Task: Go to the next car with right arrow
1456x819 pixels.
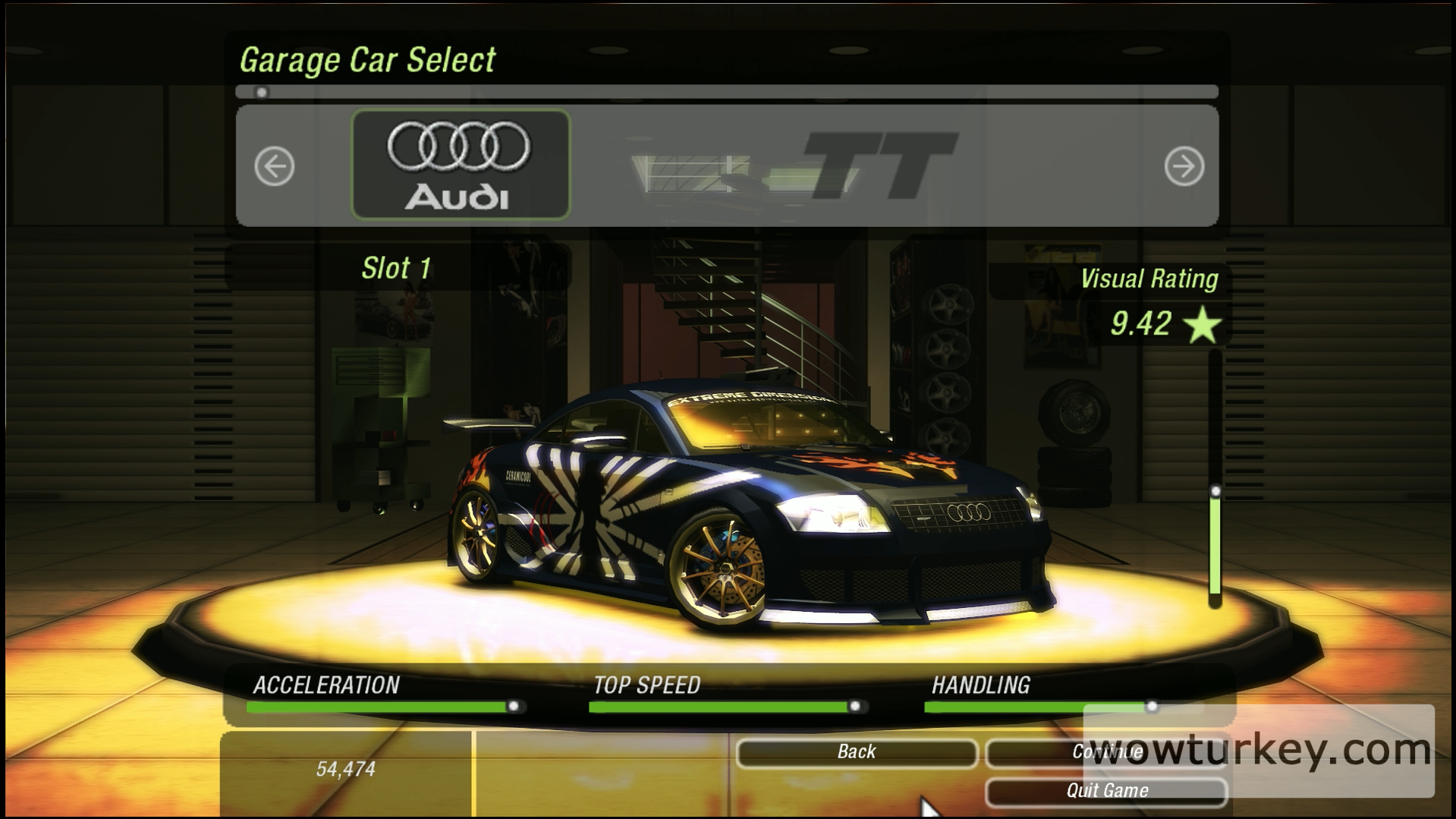Action: [1184, 166]
